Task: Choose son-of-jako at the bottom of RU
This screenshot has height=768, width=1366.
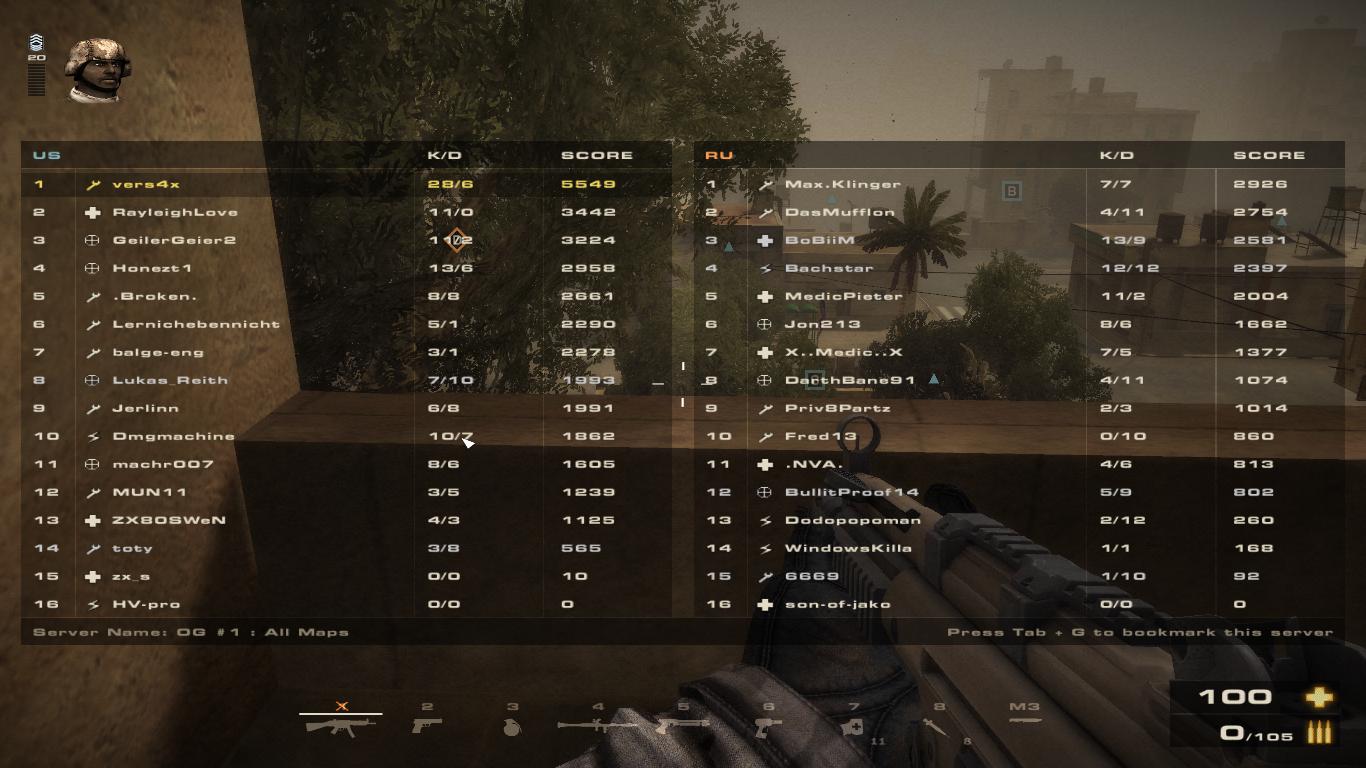Action: (x=837, y=604)
